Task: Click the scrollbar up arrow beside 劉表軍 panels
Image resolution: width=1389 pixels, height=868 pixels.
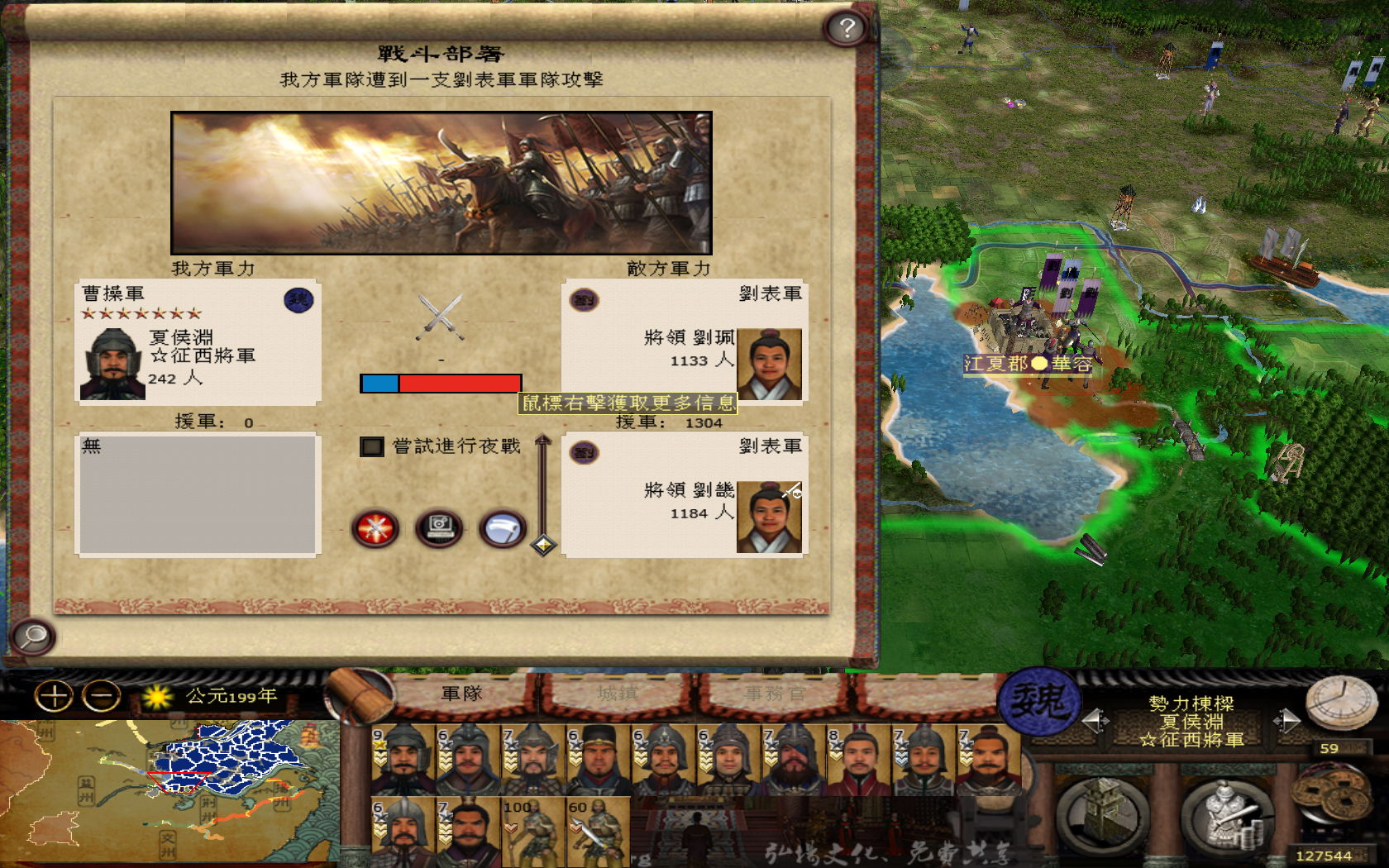Action: 543,441
